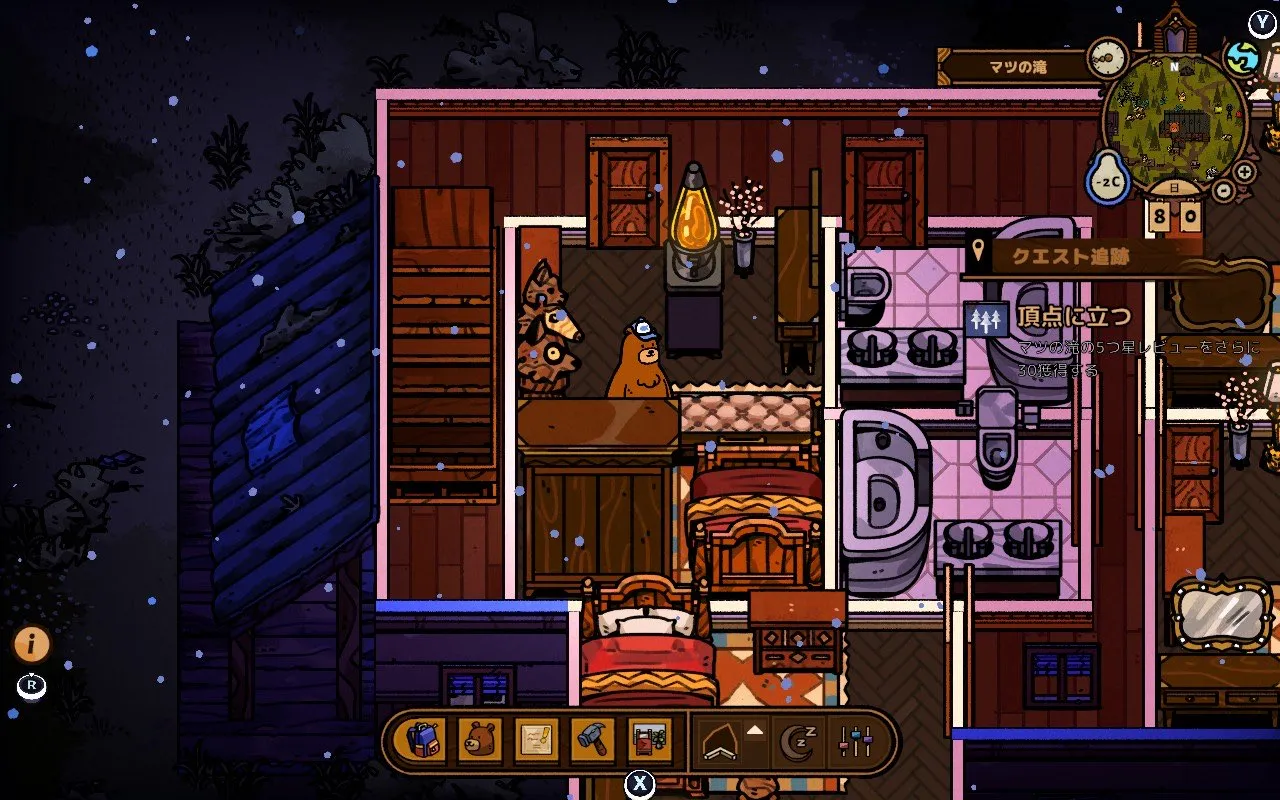
Task: Open the 頂点に立つ tracked quest entry
Action: [1075, 318]
